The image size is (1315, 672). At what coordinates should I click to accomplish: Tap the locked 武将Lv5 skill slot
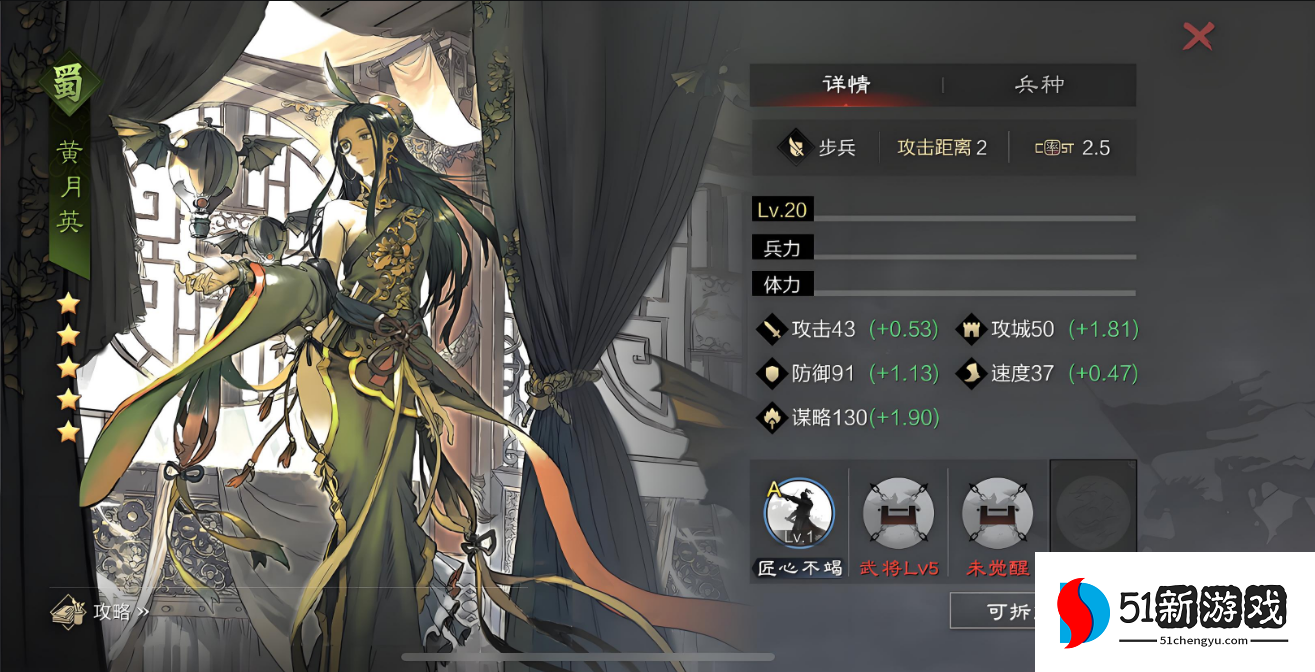[899, 513]
